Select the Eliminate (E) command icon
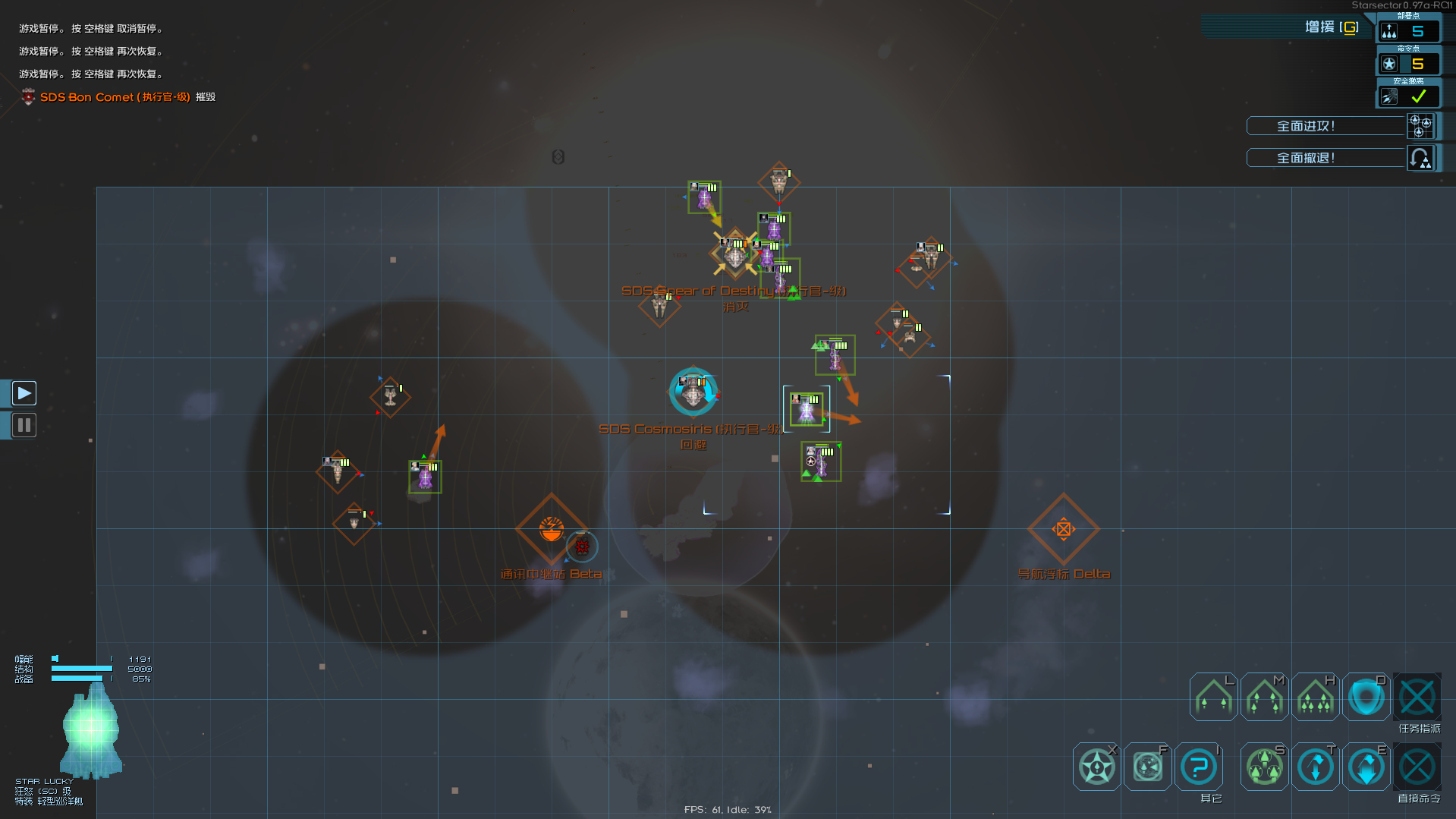Image resolution: width=1456 pixels, height=819 pixels. [1366, 766]
